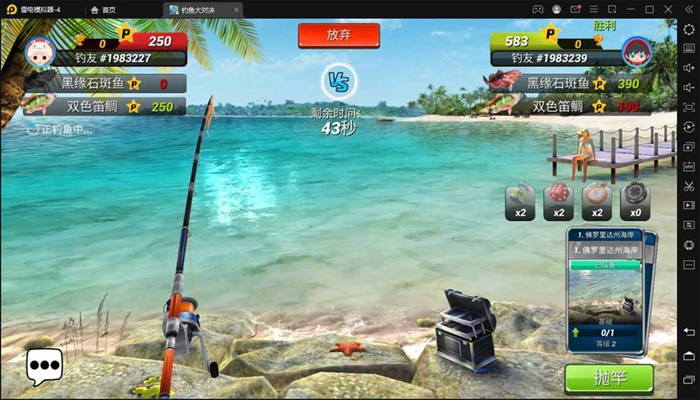This screenshot has height=400, width=700.
Task: Click the emulator's scissors screenshot tool
Action: [689, 186]
